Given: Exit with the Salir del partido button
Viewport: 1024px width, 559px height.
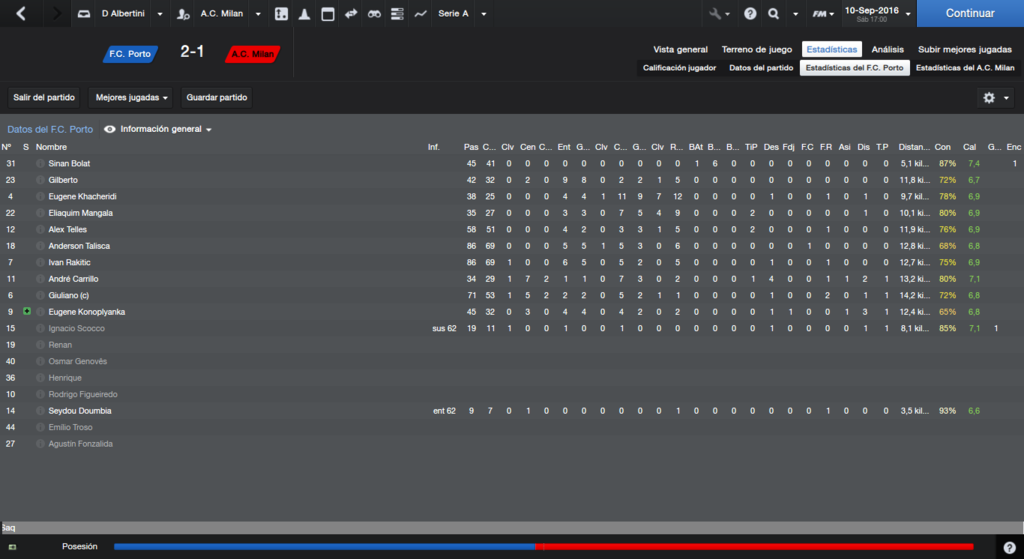Looking at the screenshot, I should (x=44, y=98).
